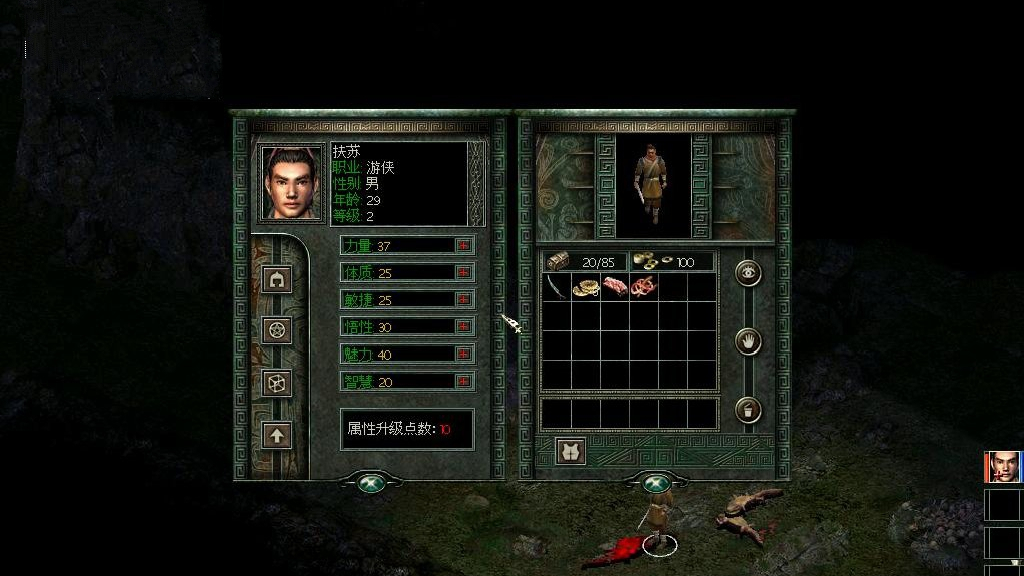Viewport: 1024px width, 576px height.
Task: Pick the coiled gold rope item
Action: [x=585, y=287]
